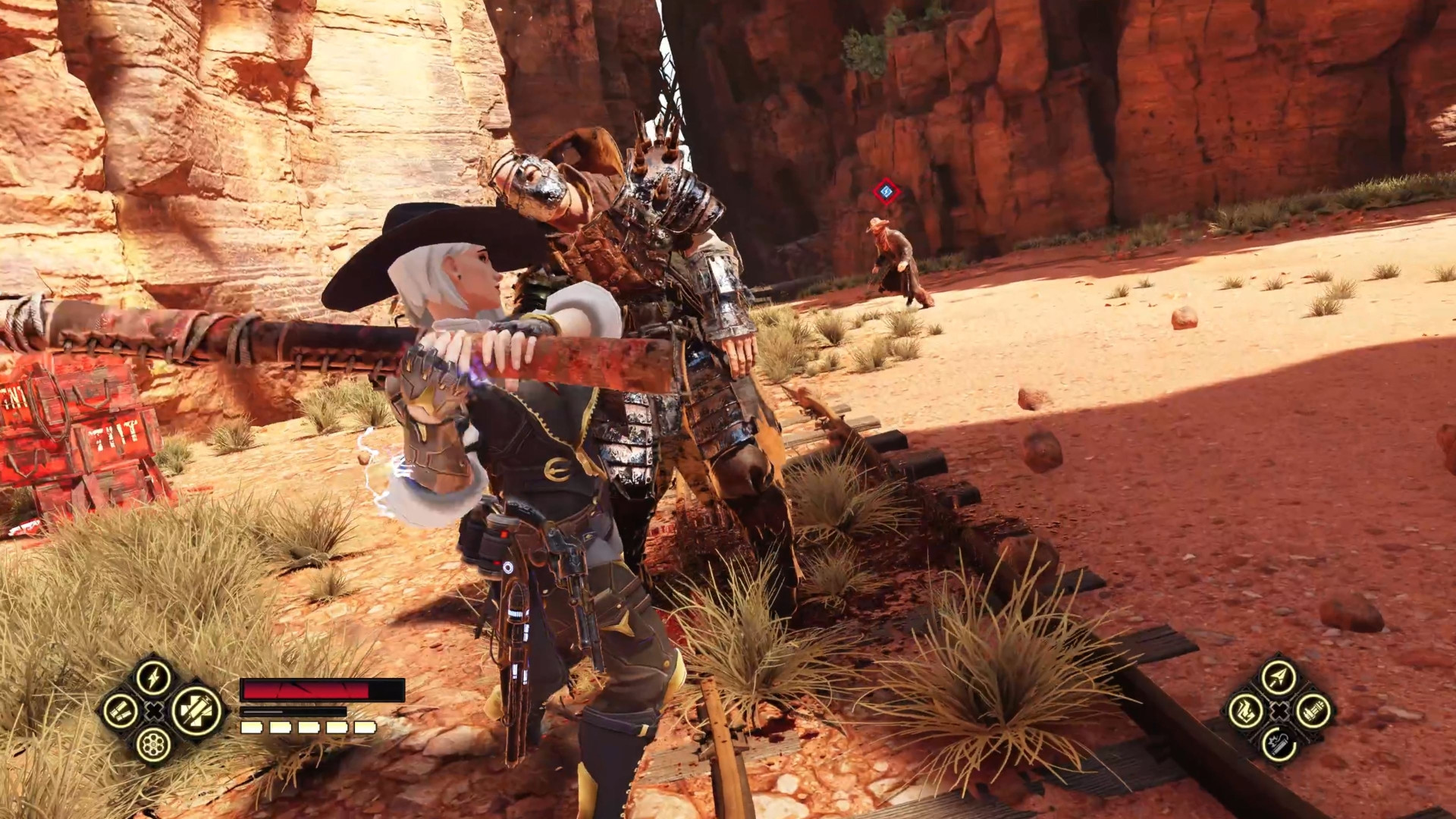Select the flaming whip ability icon
The height and width of the screenshot is (819, 1456).
(x=1246, y=711)
